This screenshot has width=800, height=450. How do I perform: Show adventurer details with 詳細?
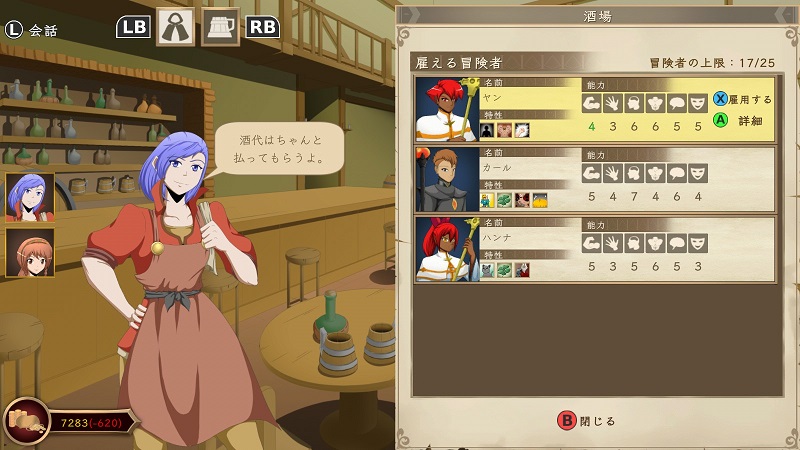point(742,120)
